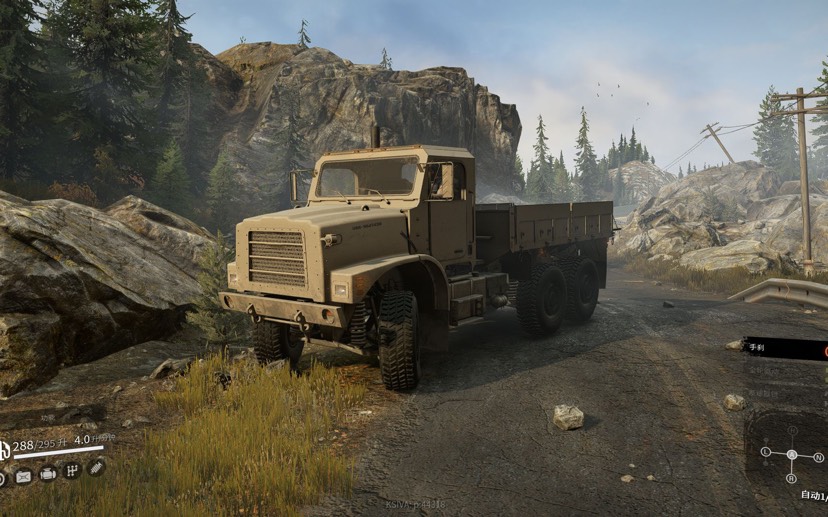Select the N neutral gear position

point(818,456)
